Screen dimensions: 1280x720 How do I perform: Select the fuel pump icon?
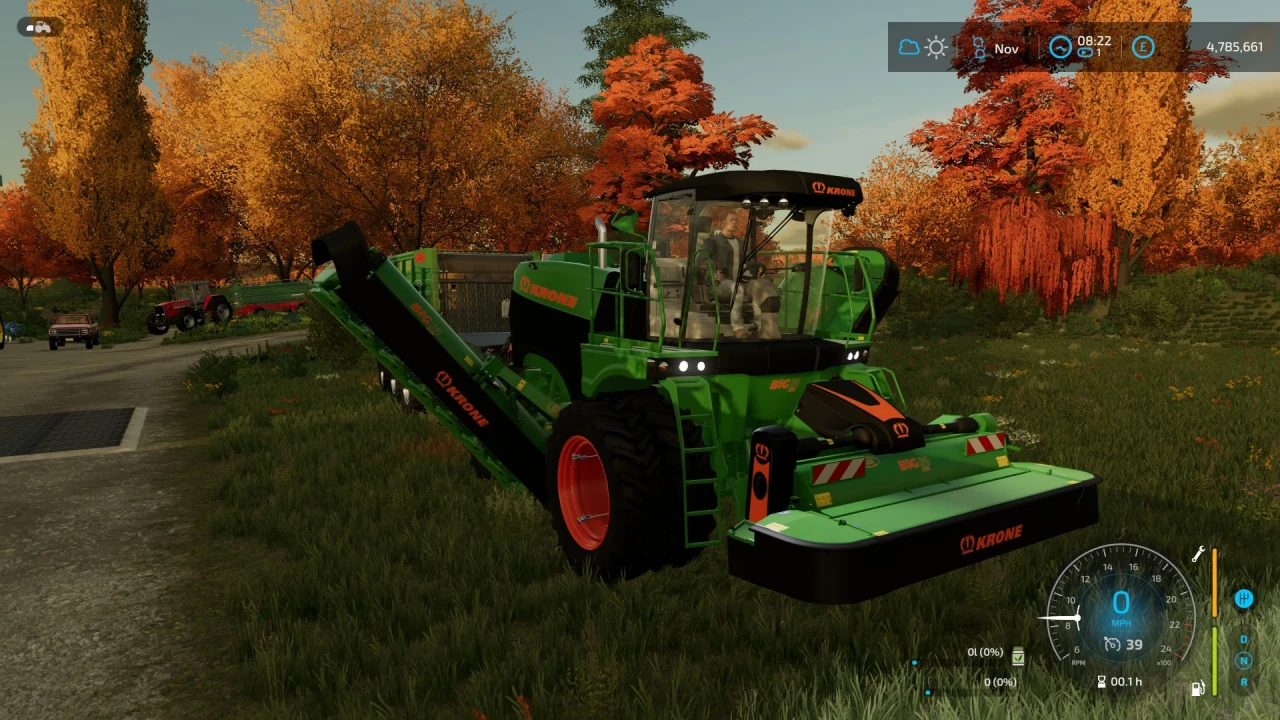coord(1197,687)
